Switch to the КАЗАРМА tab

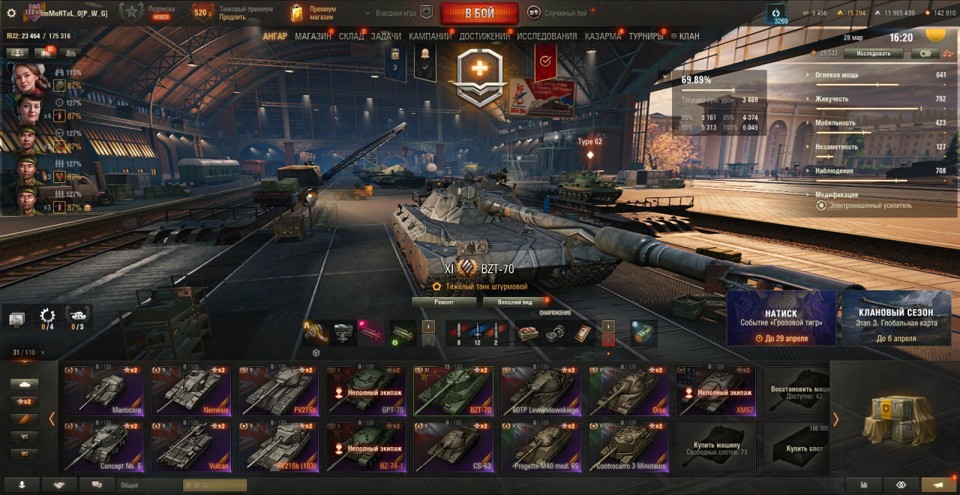click(x=603, y=36)
